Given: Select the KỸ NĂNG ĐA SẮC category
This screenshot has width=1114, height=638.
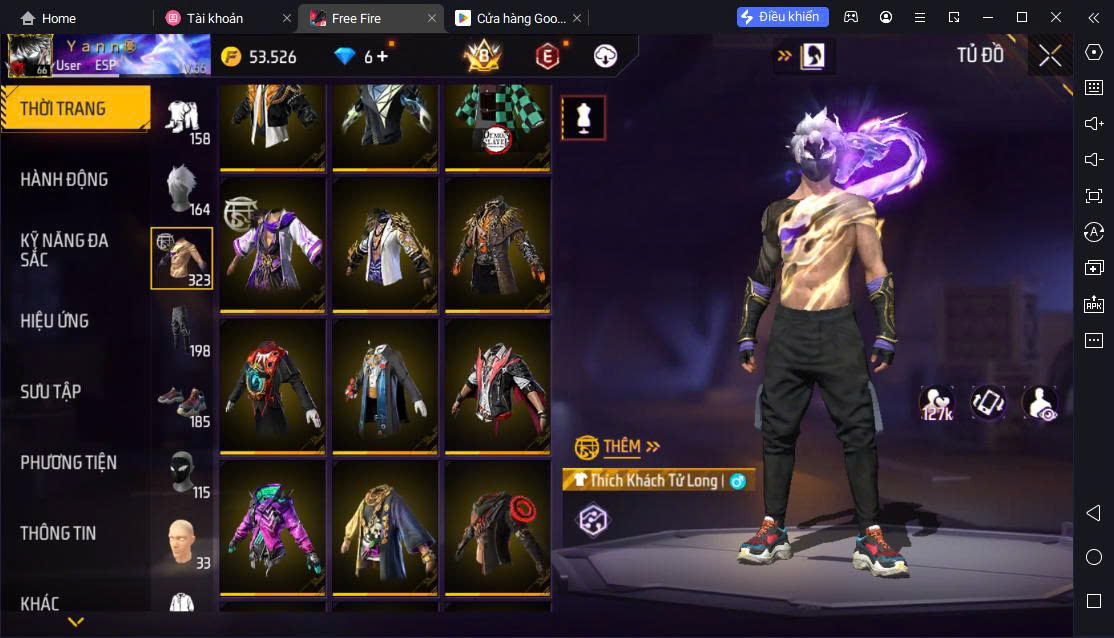Looking at the screenshot, I should coord(64,250).
